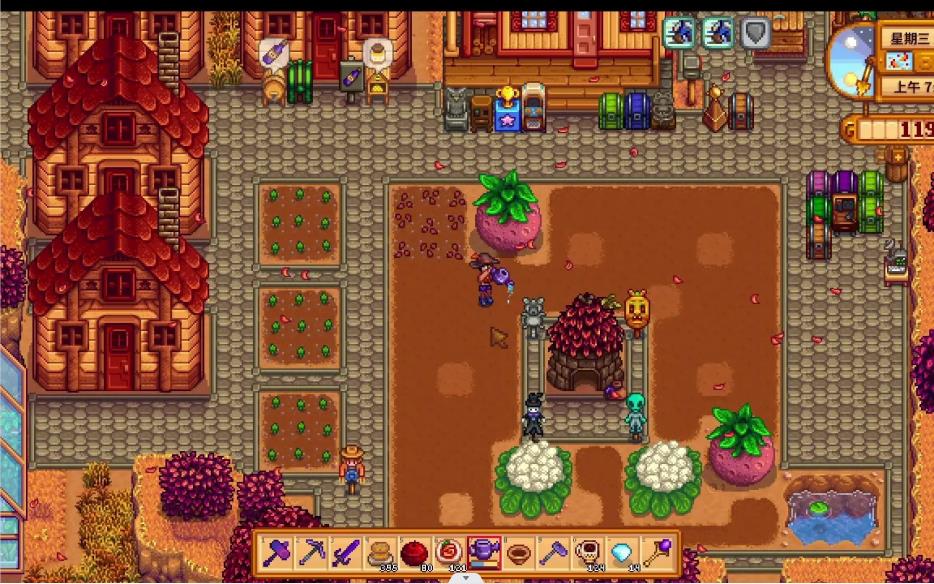Select the pancake stack showing 395
The height and width of the screenshot is (584, 934).
380,552
